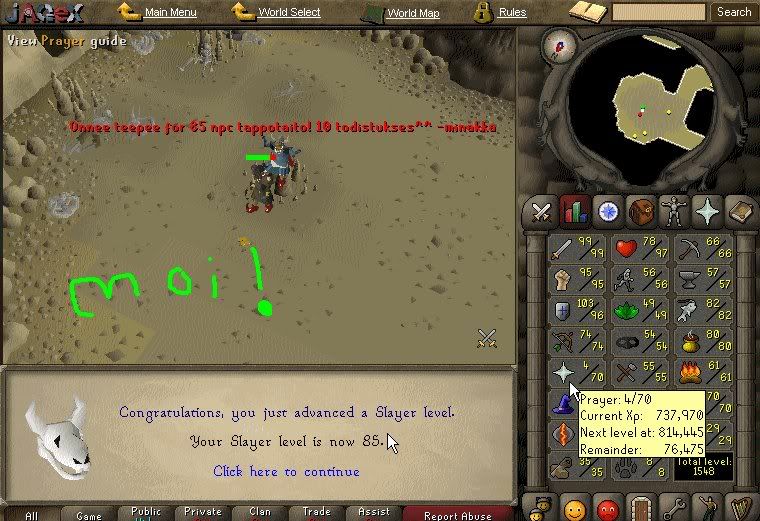This screenshot has width=760, height=521.
Task: Toggle the Trade chat filter
Action: [317, 512]
